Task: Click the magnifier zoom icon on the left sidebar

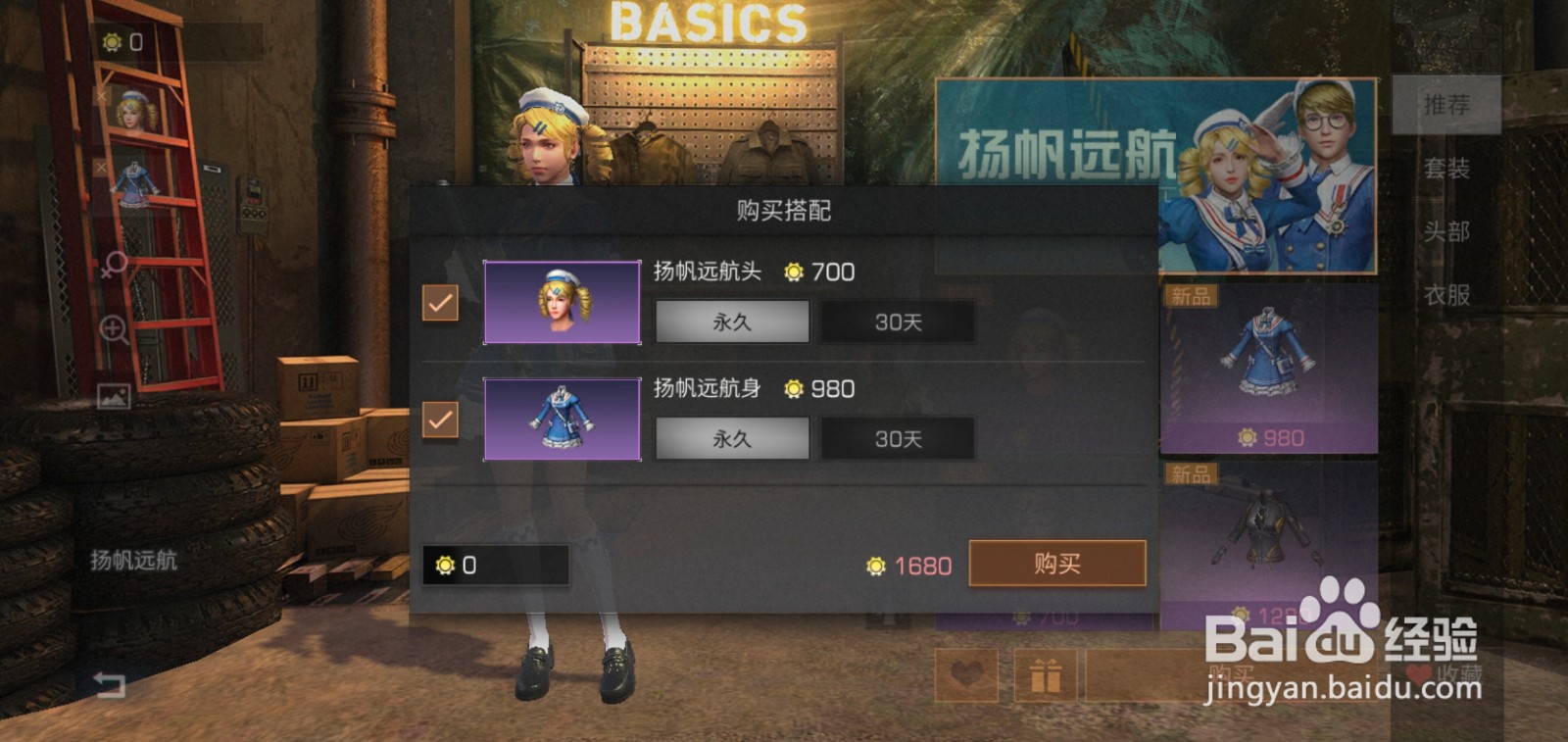Action: [x=116, y=326]
